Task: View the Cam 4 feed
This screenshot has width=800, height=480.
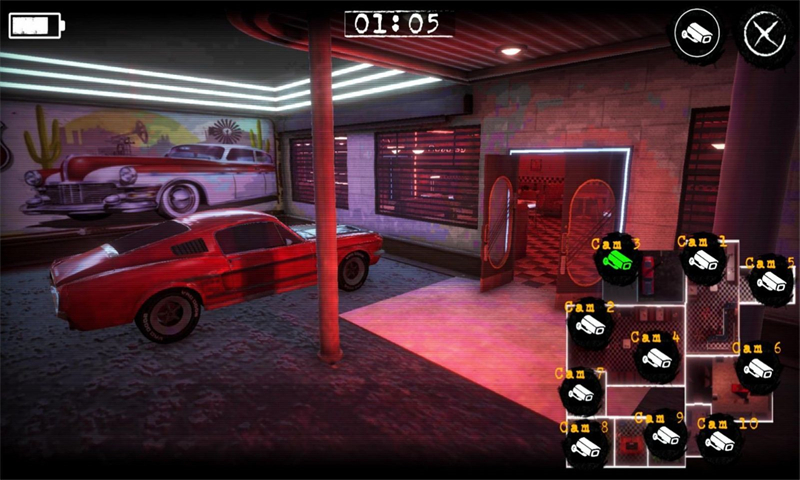Action: tap(655, 358)
